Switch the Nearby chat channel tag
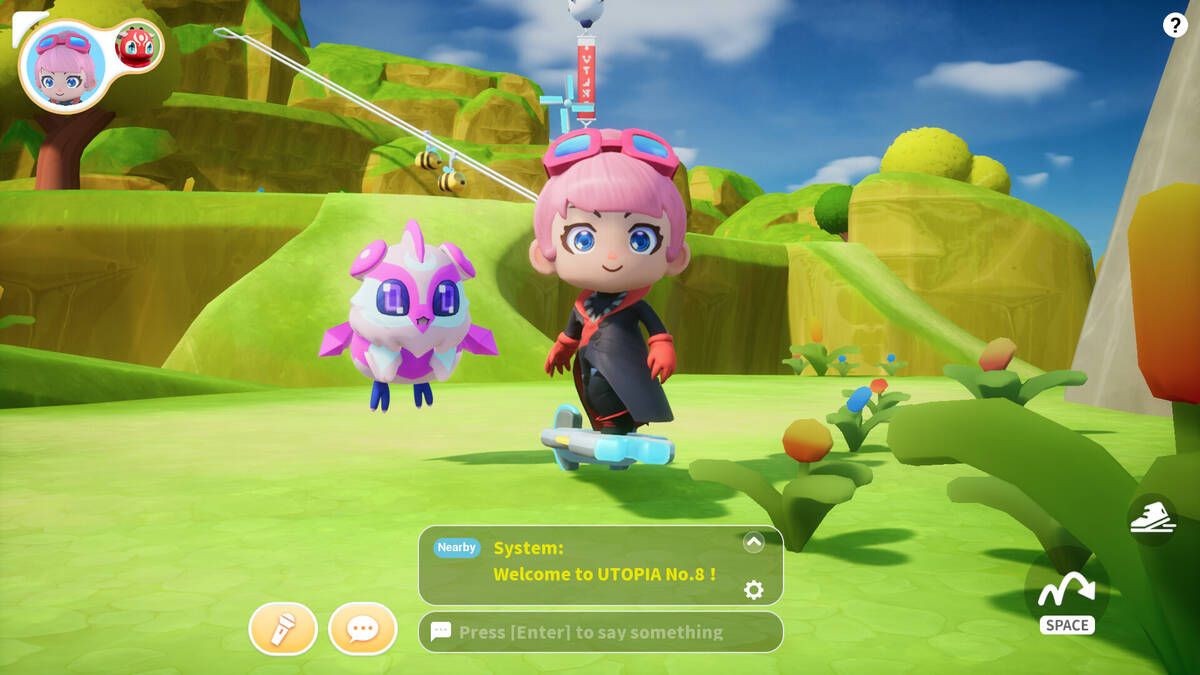Viewport: 1200px width, 675px height. coord(456,547)
